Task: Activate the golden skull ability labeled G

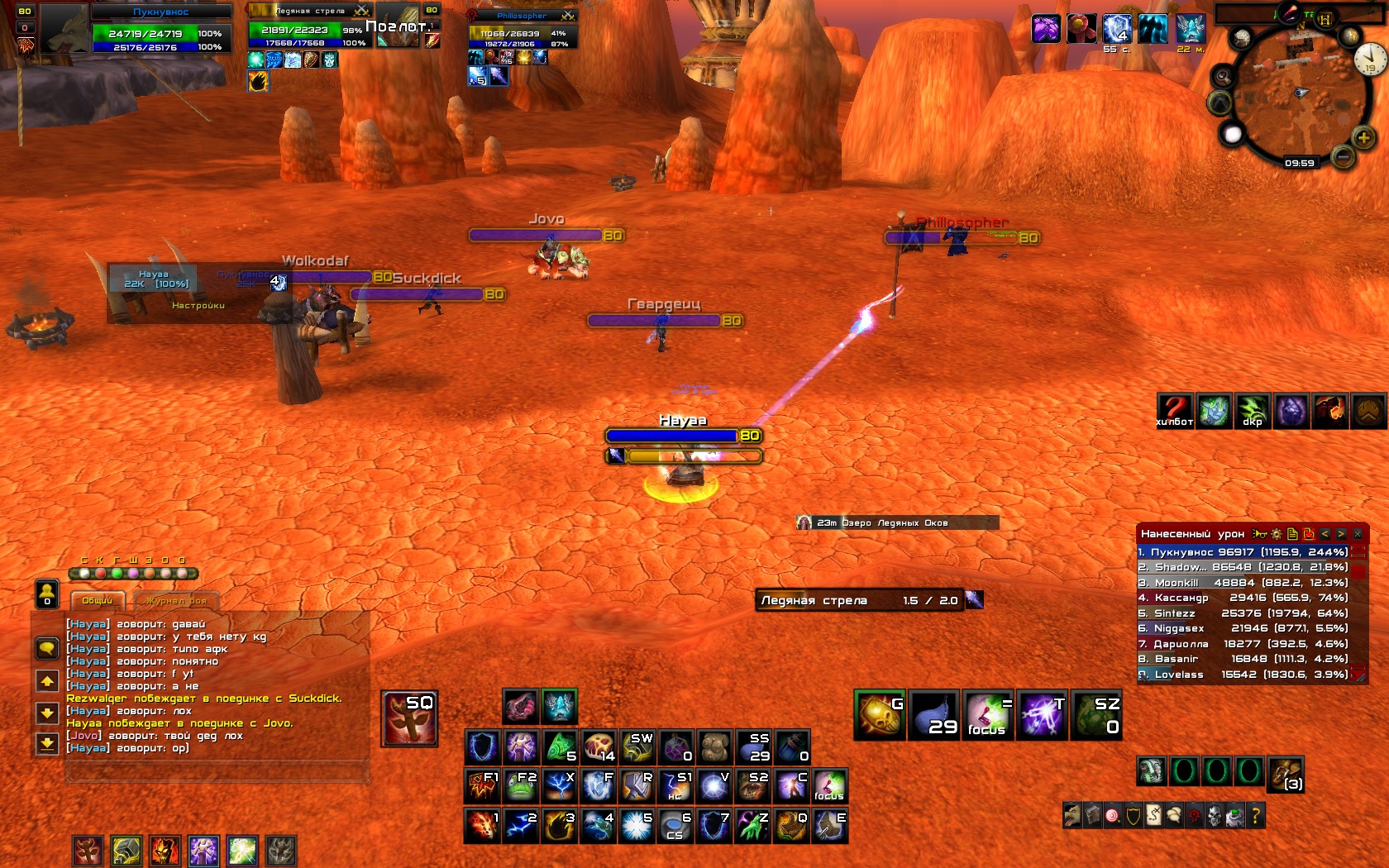Action: [x=880, y=715]
